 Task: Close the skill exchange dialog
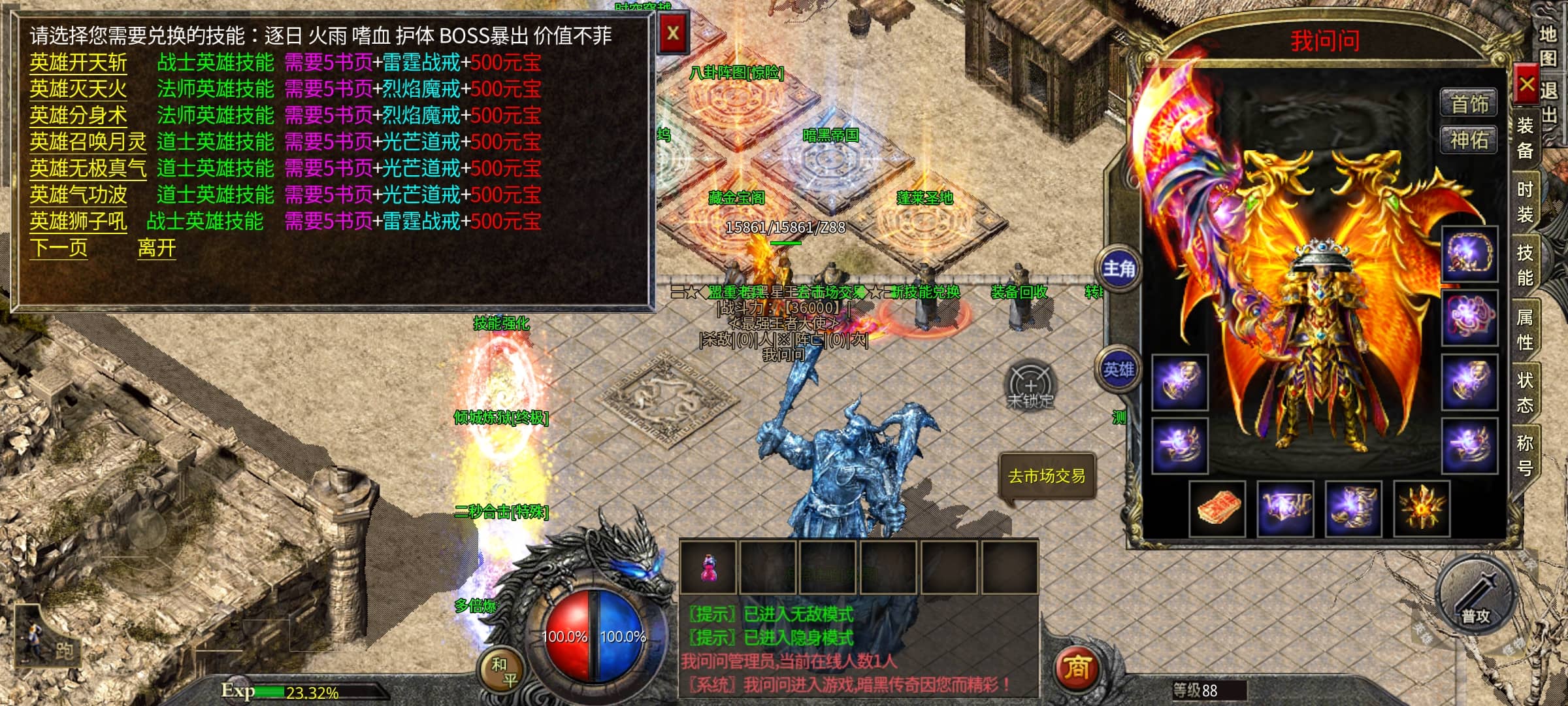pos(673,33)
